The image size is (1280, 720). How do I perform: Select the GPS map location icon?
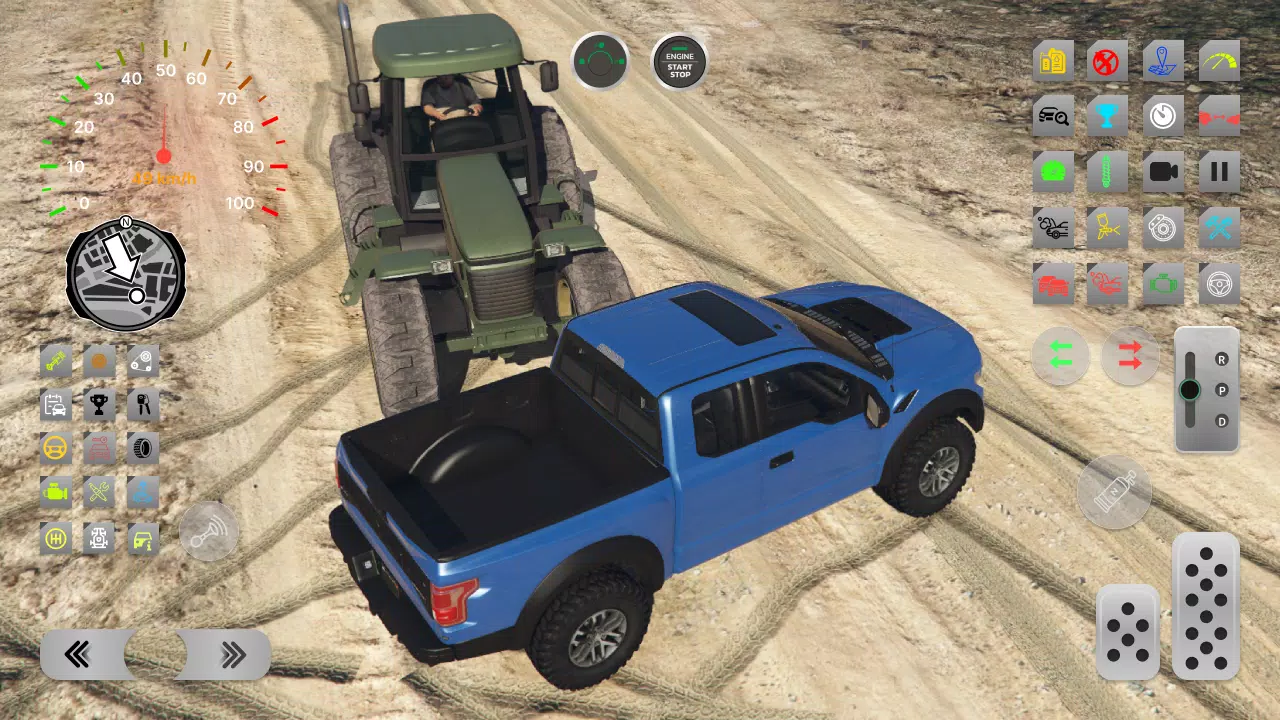click(x=1163, y=60)
